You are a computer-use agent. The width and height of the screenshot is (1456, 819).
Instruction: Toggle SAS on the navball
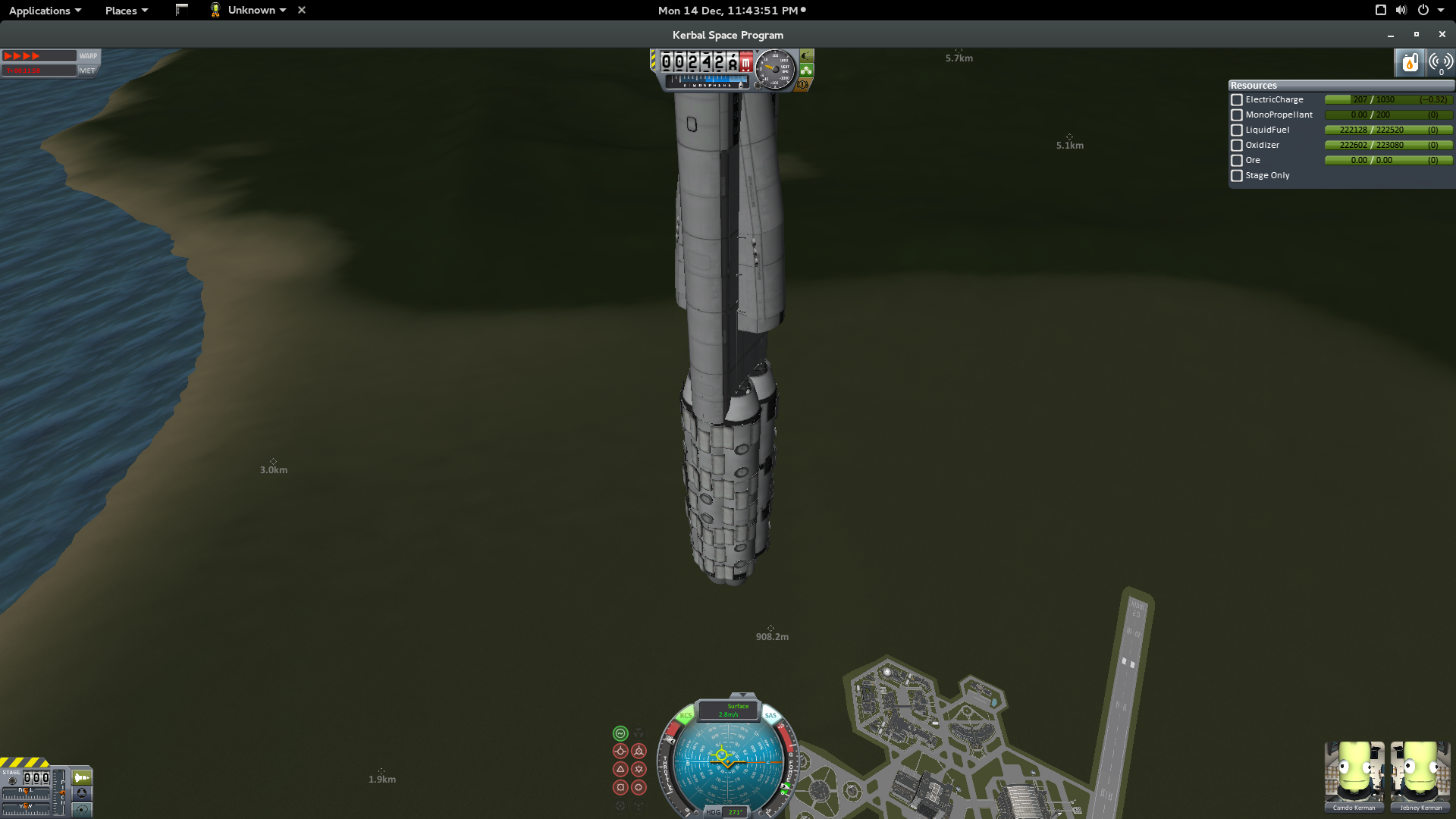(x=770, y=715)
